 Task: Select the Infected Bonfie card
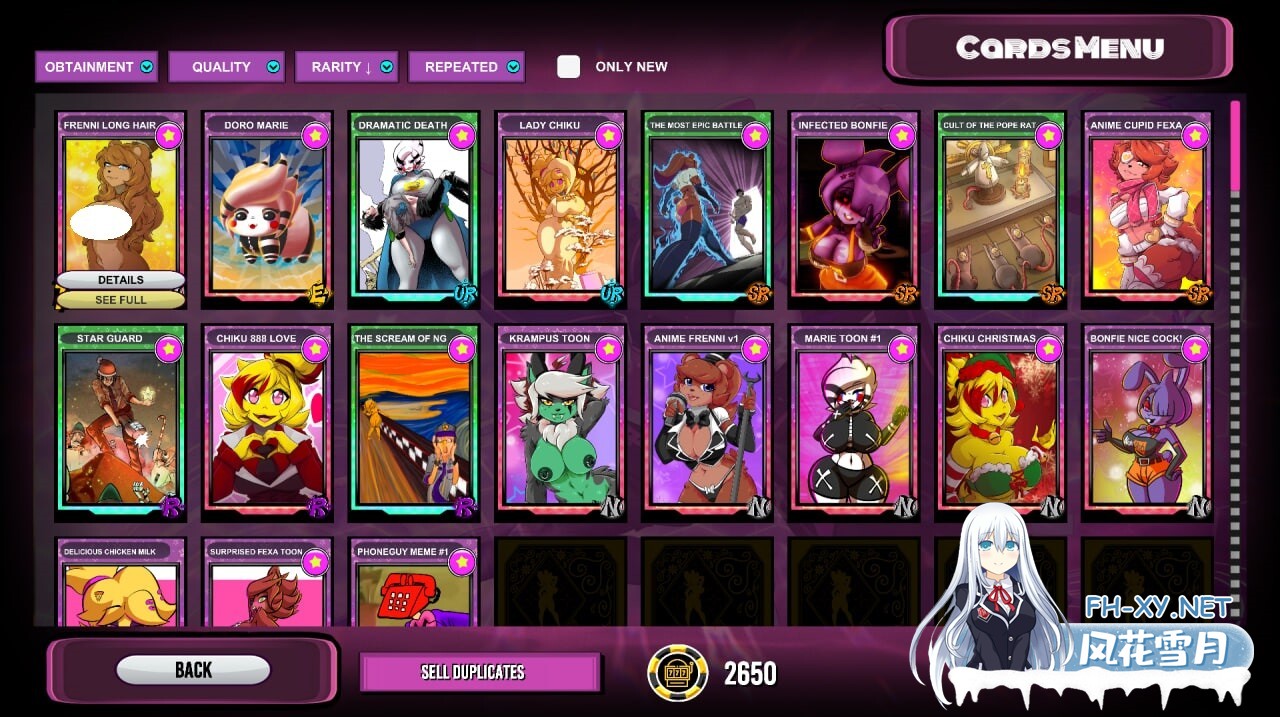pos(853,210)
